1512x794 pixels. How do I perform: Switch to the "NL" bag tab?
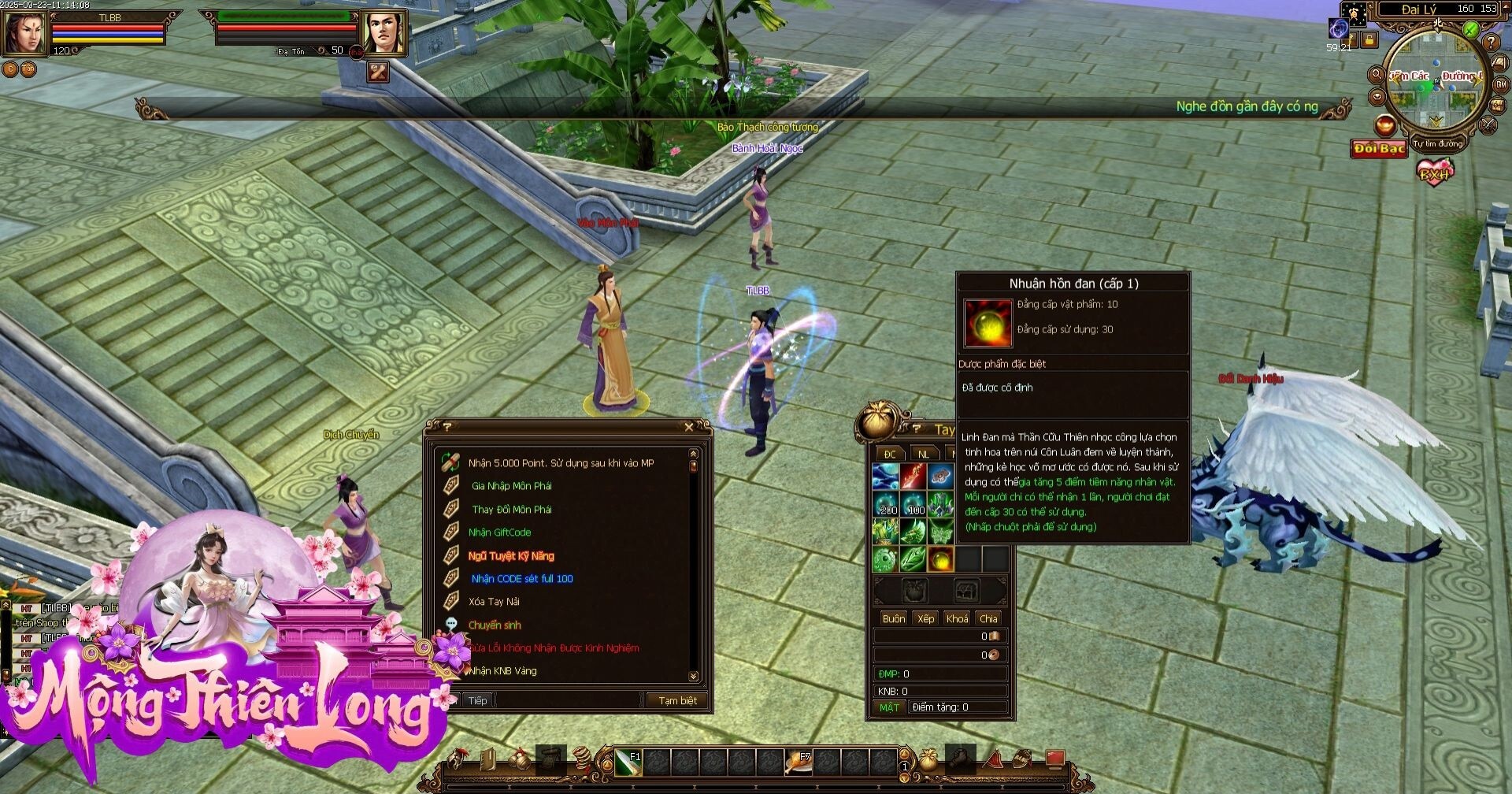pos(923,455)
